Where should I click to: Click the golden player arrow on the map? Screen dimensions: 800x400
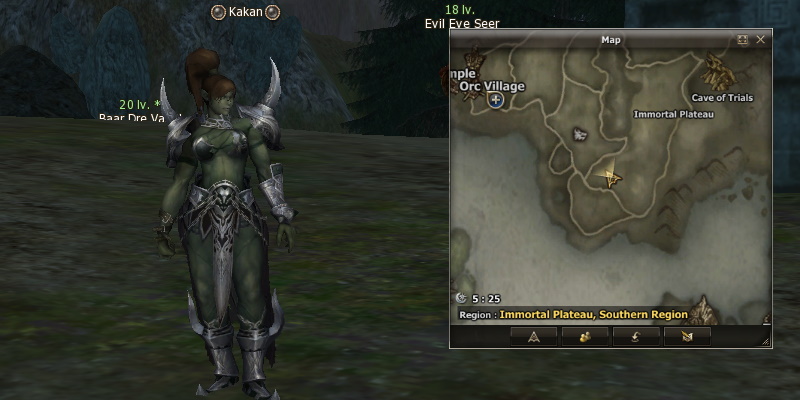click(608, 177)
